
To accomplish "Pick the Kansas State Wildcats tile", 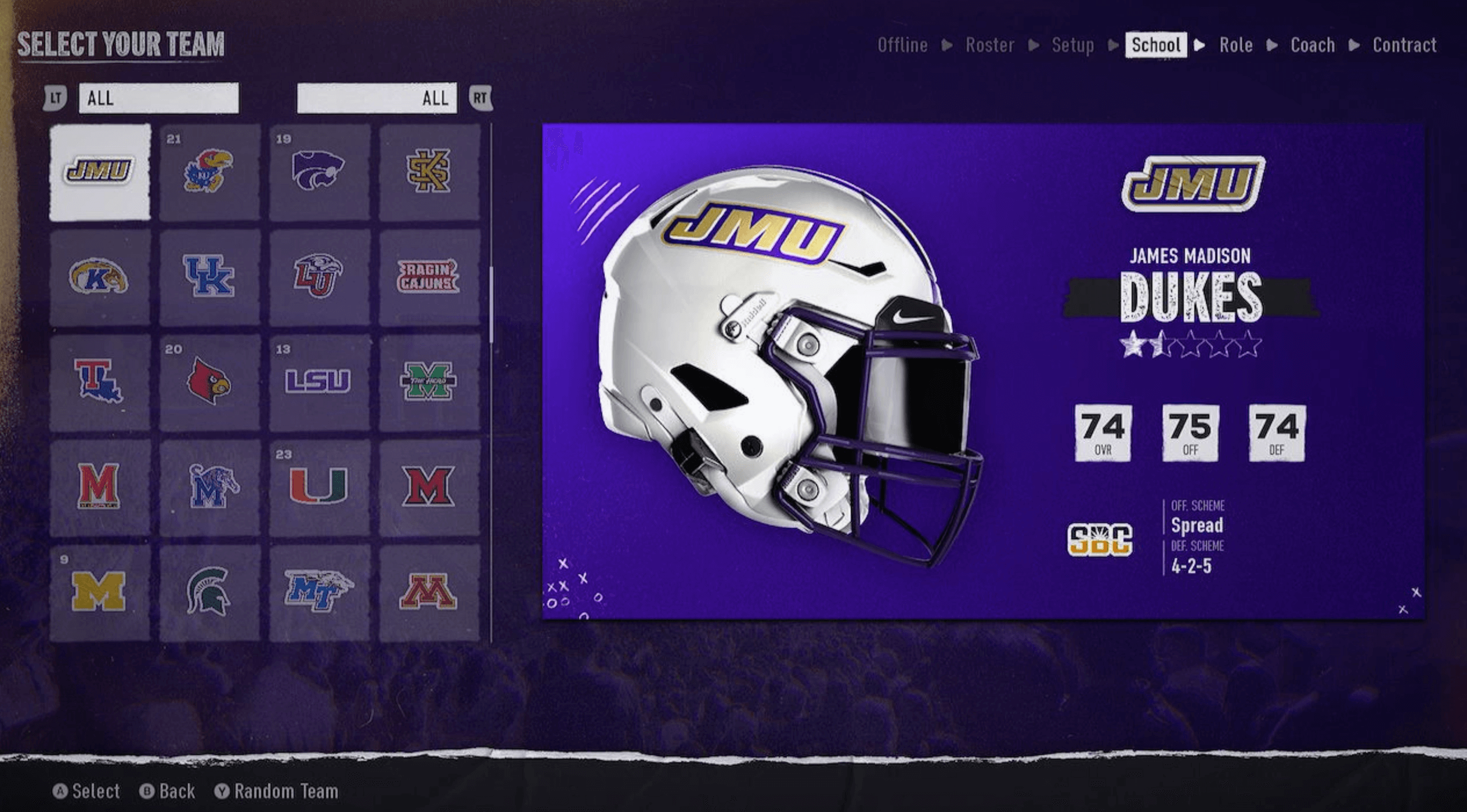I will 319,172.
